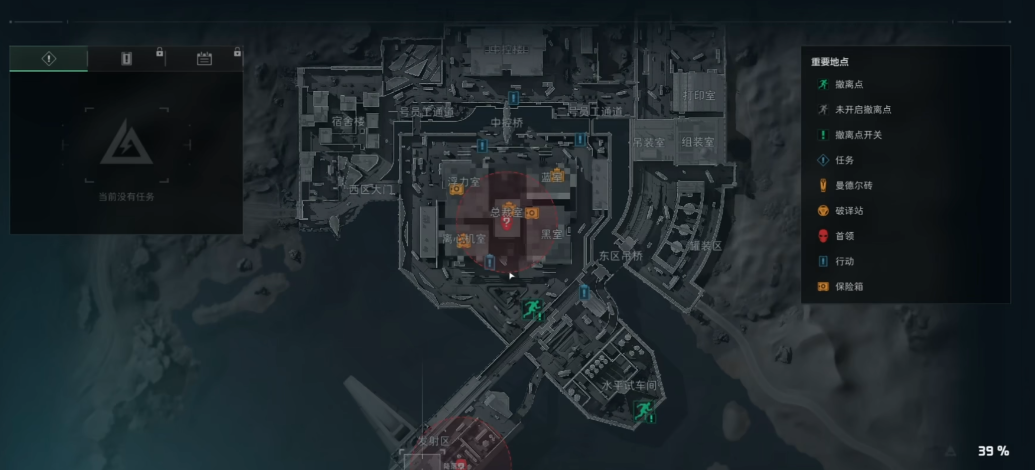Open the locked exclamation card tab

126,58
